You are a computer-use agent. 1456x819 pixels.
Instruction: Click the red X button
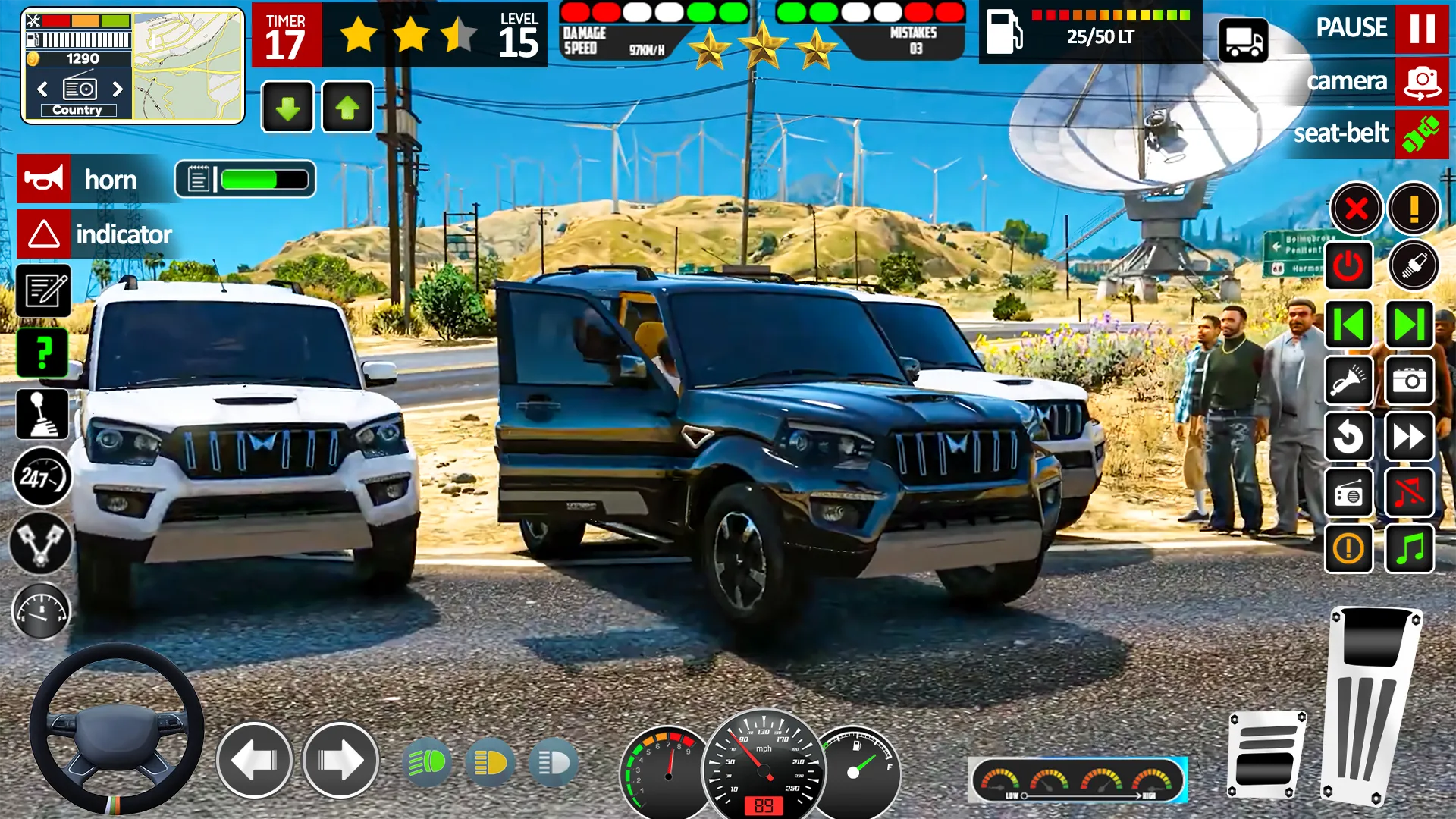[x=1356, y=208]
